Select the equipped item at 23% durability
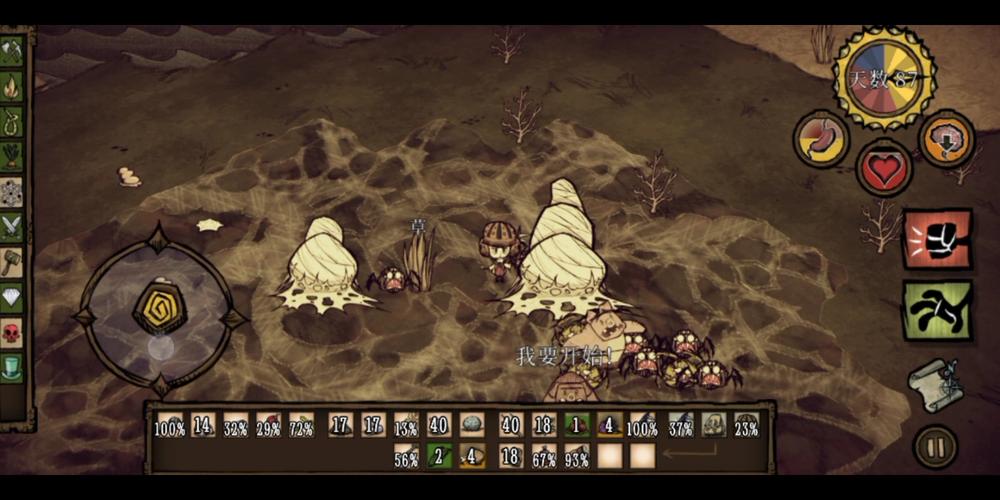Screen dimensions: 1000x500 746,425
